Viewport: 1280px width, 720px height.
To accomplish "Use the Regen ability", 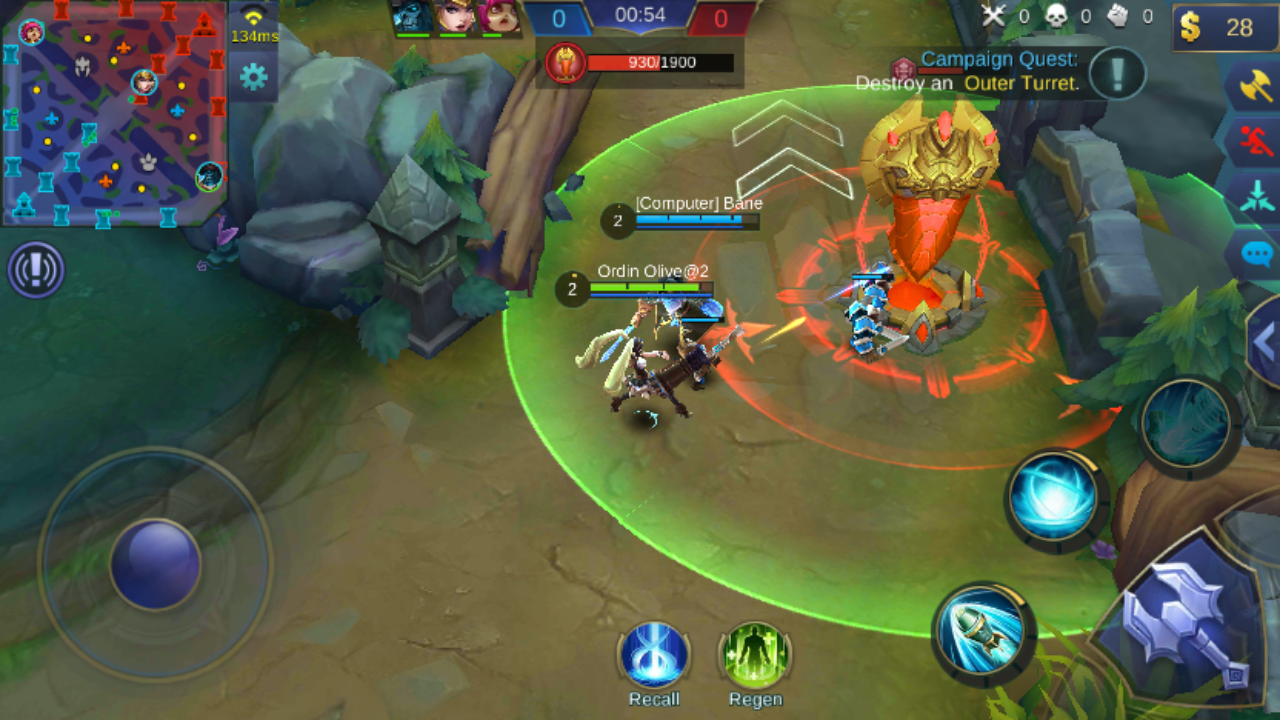I will click(x=755, y=657).
